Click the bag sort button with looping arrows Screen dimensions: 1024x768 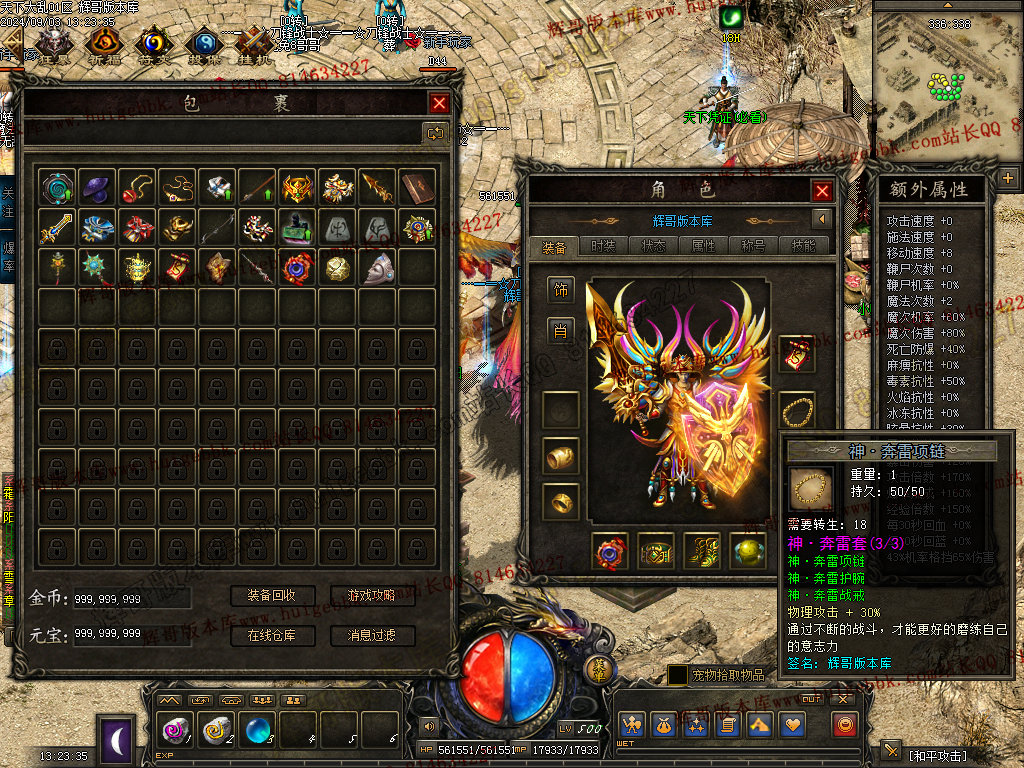436,133
